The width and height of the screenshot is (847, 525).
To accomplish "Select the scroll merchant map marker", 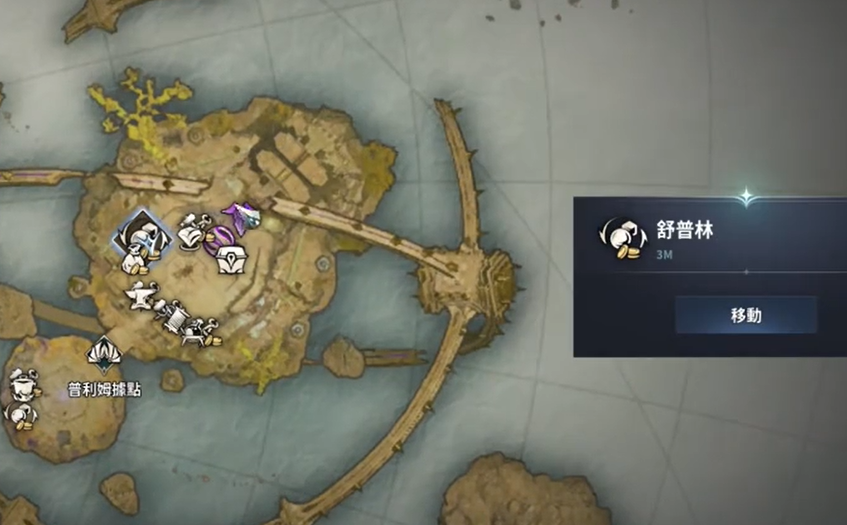I will (174, 317).
